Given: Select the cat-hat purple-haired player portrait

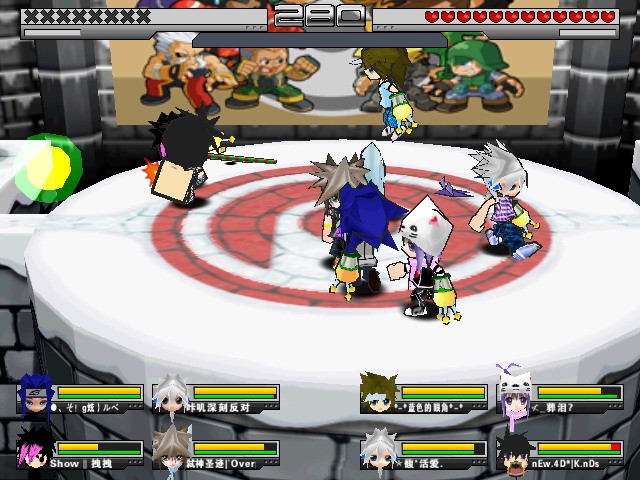Looking at the screenshot, I should 516,397.
